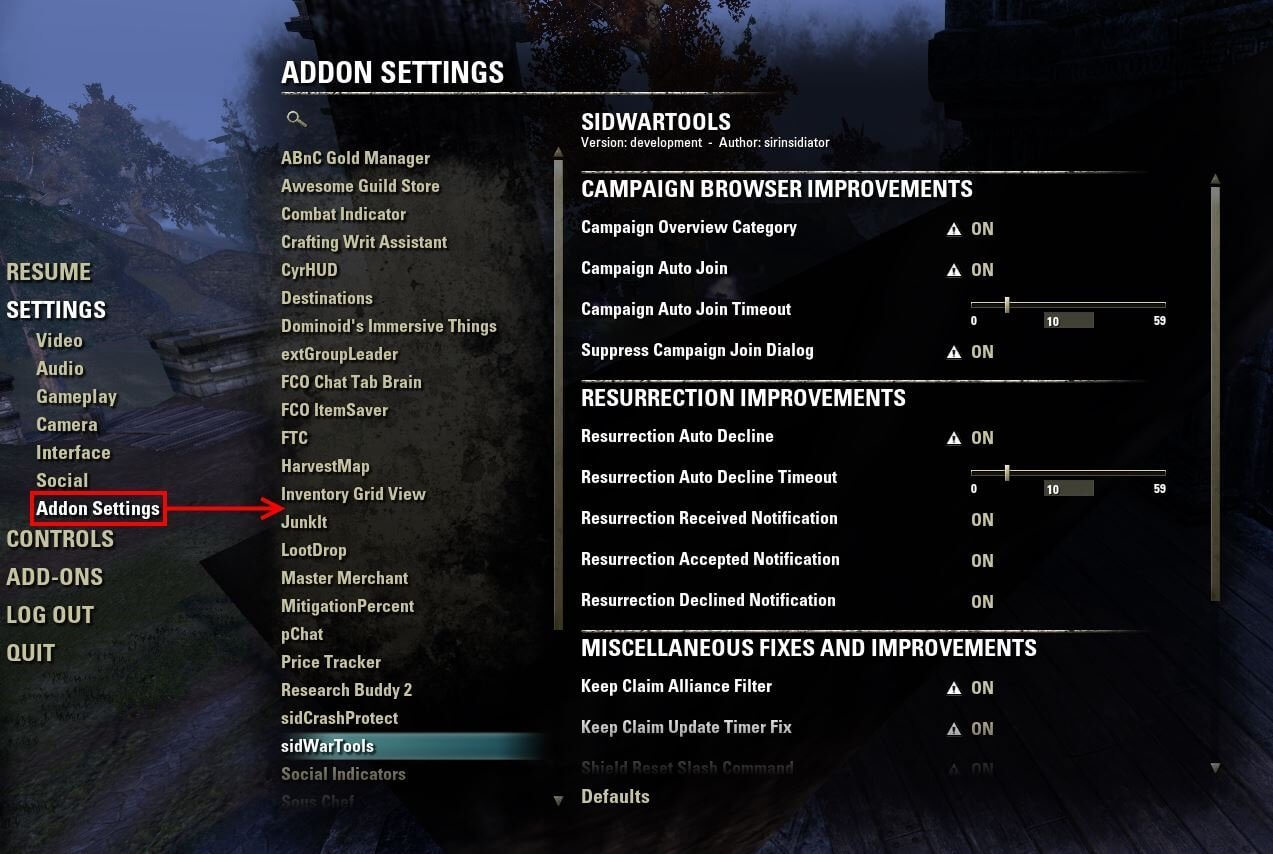This screenshot has height=854, width=1273.
Task: Resume the game from pause menu
Action: coord(48,272)
